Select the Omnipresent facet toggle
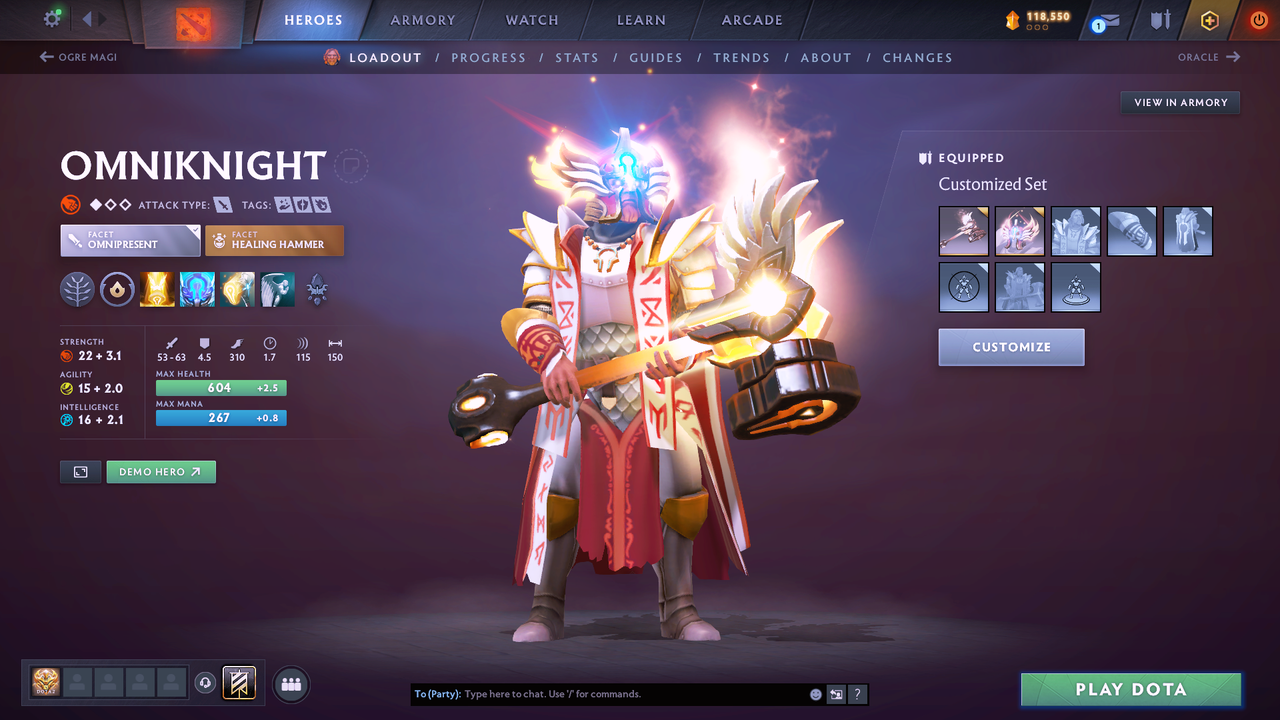Screen dimensions: 1280x720 tap(130, 240)
